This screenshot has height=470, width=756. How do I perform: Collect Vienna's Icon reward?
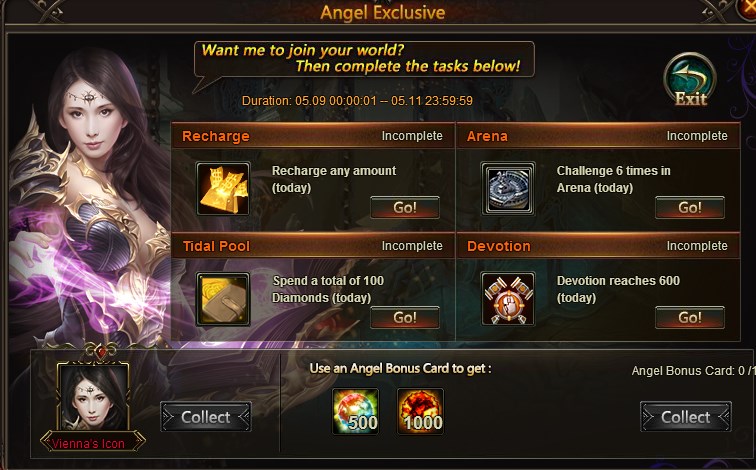205,417
